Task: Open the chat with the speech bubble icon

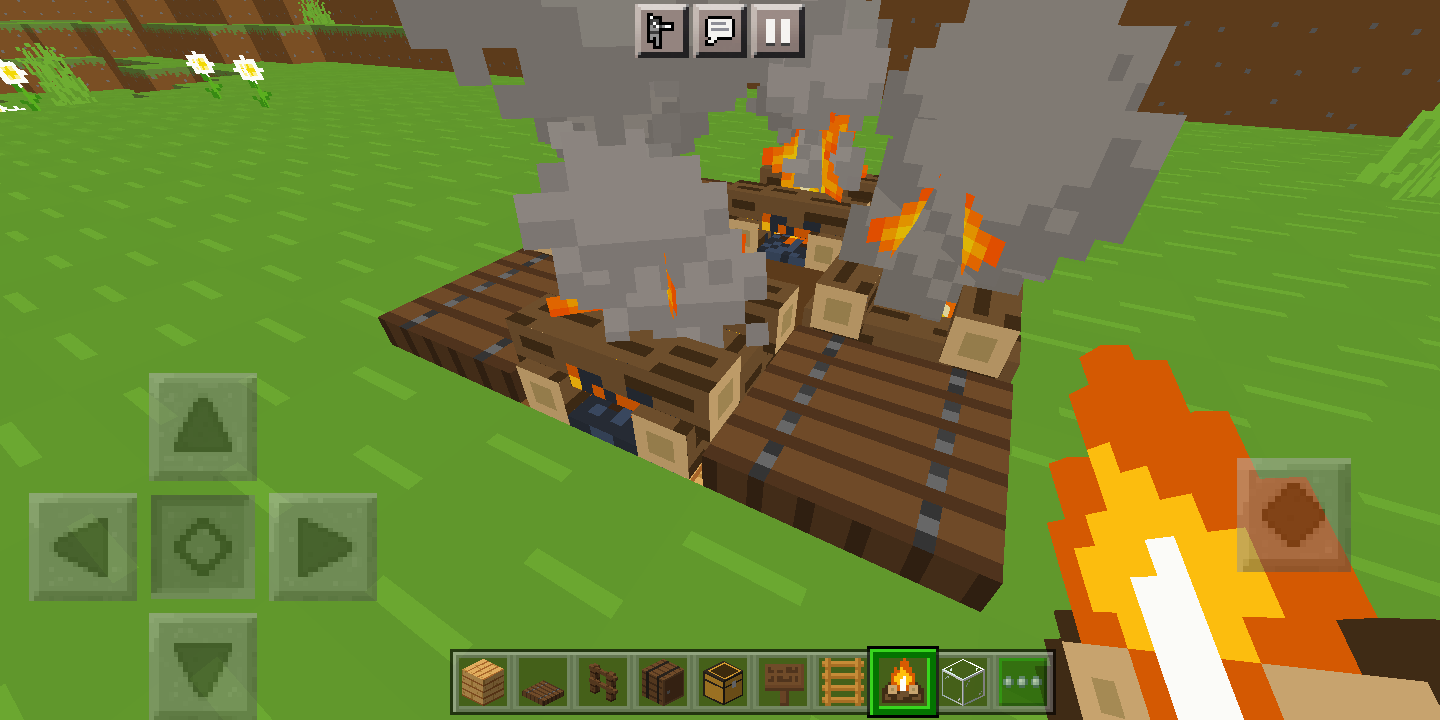Action: (x=719, y=31)
